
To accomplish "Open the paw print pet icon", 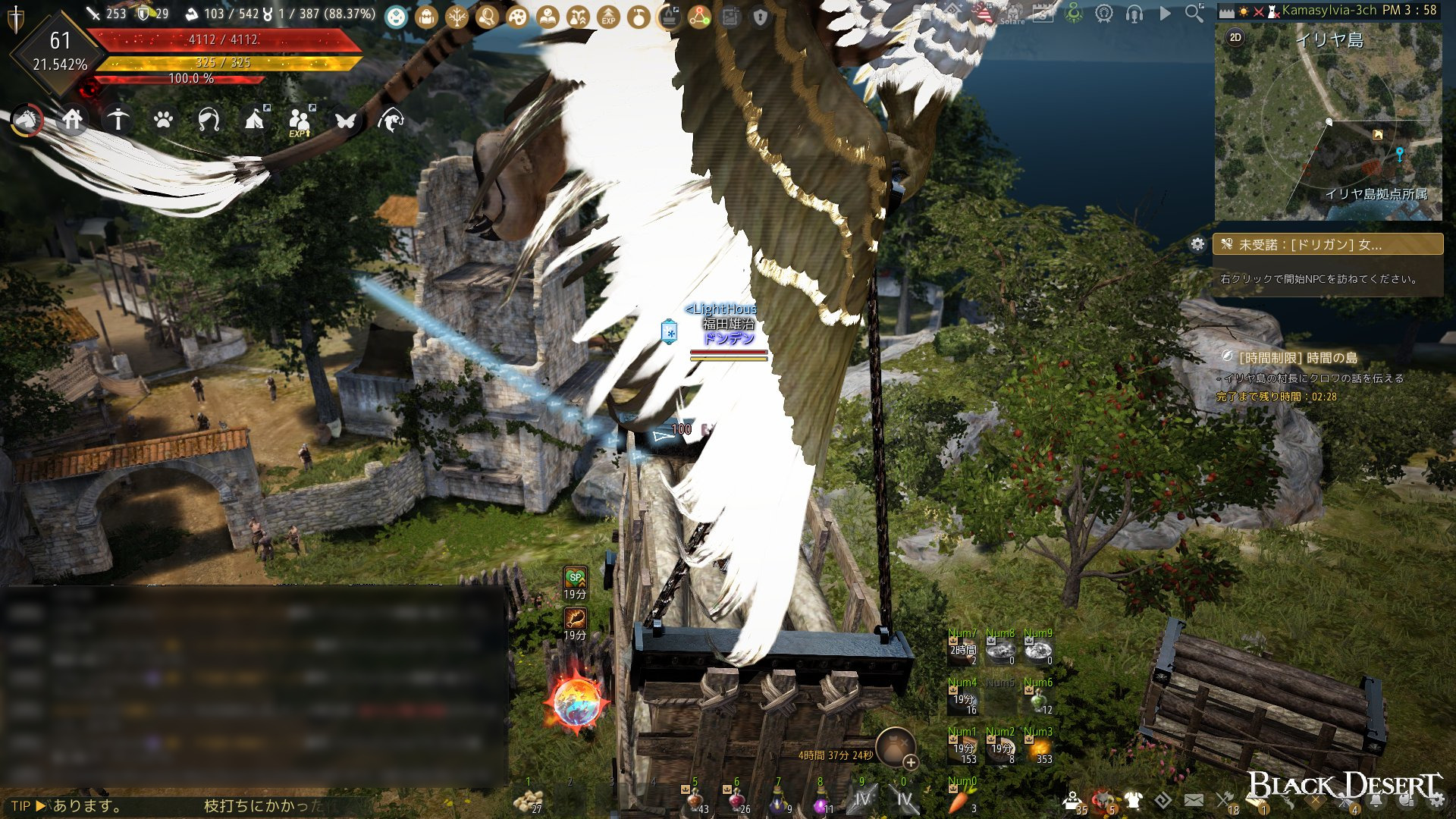I will click(164, 120).
